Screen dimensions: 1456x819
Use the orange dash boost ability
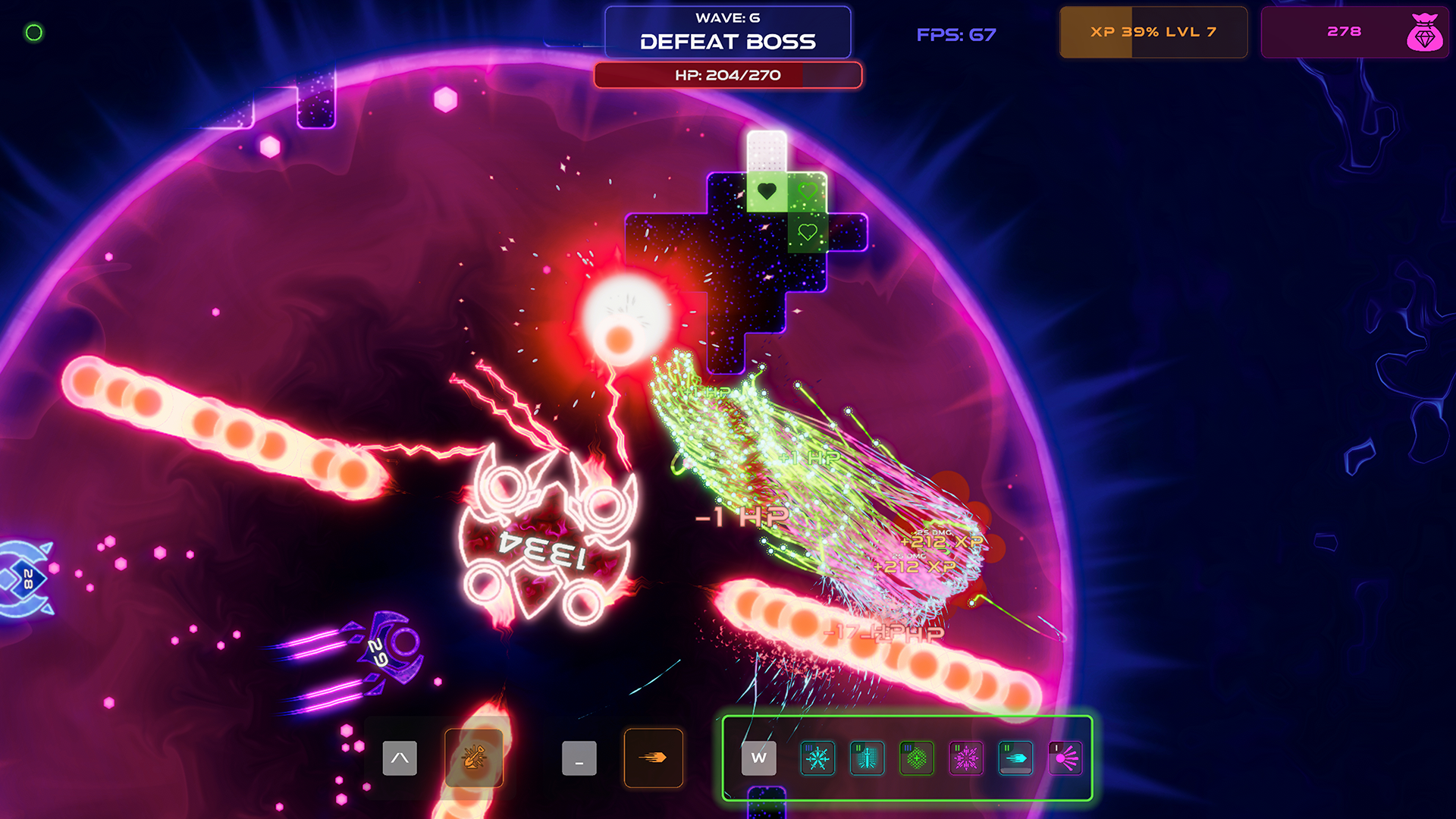click(x=653, y=758)
